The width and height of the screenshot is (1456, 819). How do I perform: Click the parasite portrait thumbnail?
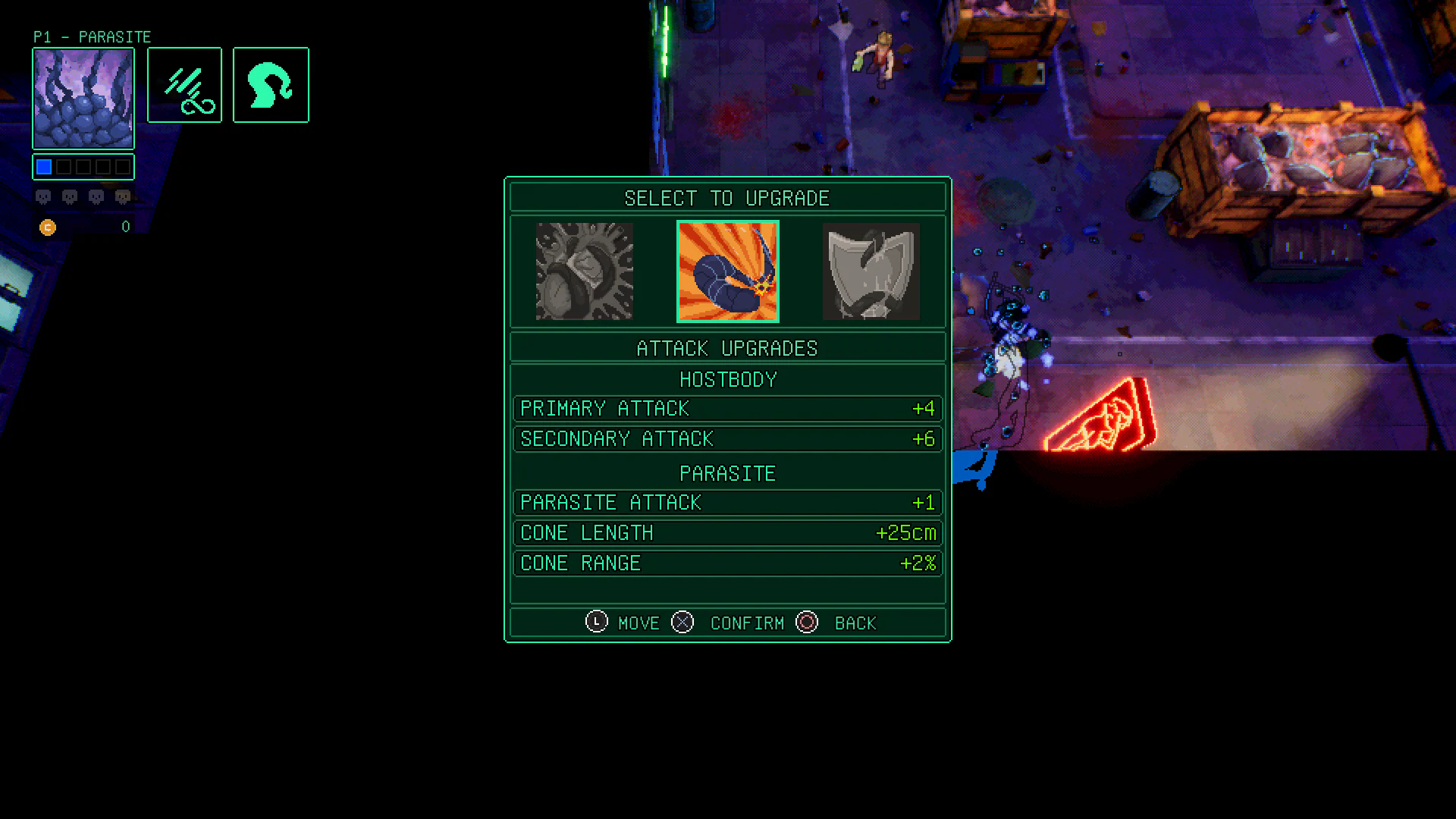tap(83, 97)
